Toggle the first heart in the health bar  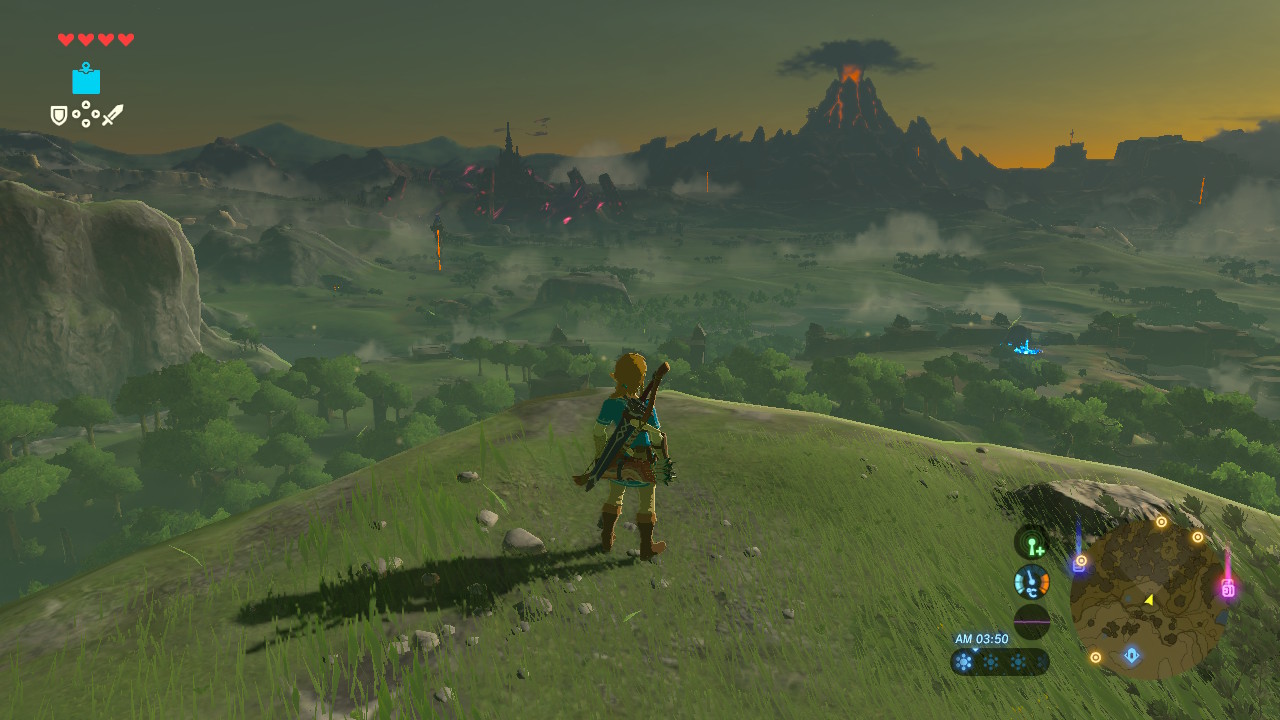coord(64,38)
